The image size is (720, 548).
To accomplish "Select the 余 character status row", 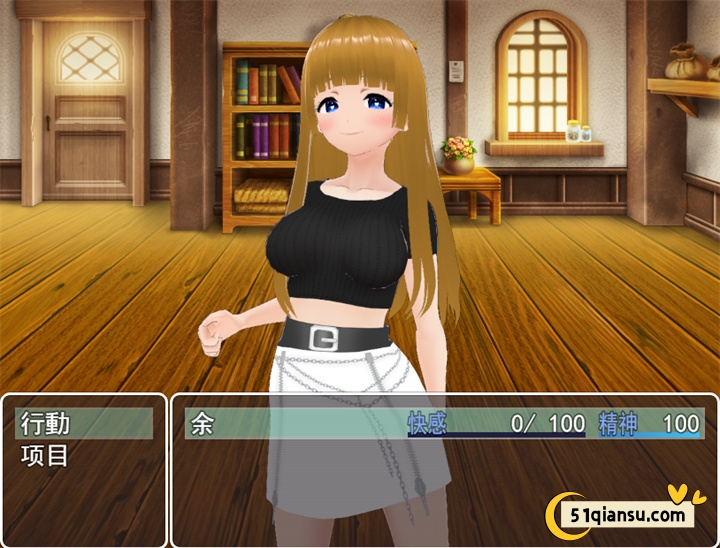I will 443,423.
